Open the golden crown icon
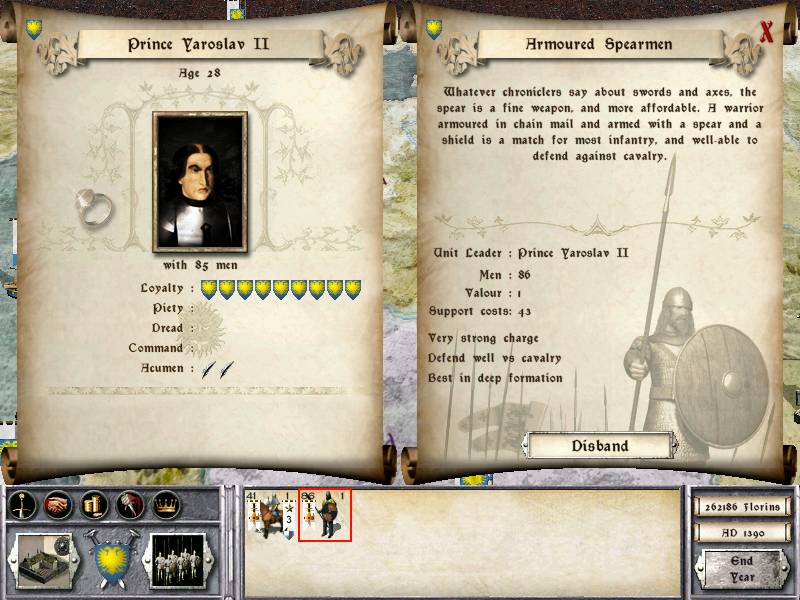800x600 pixels. pyautogui.click(x=165, y=506)
